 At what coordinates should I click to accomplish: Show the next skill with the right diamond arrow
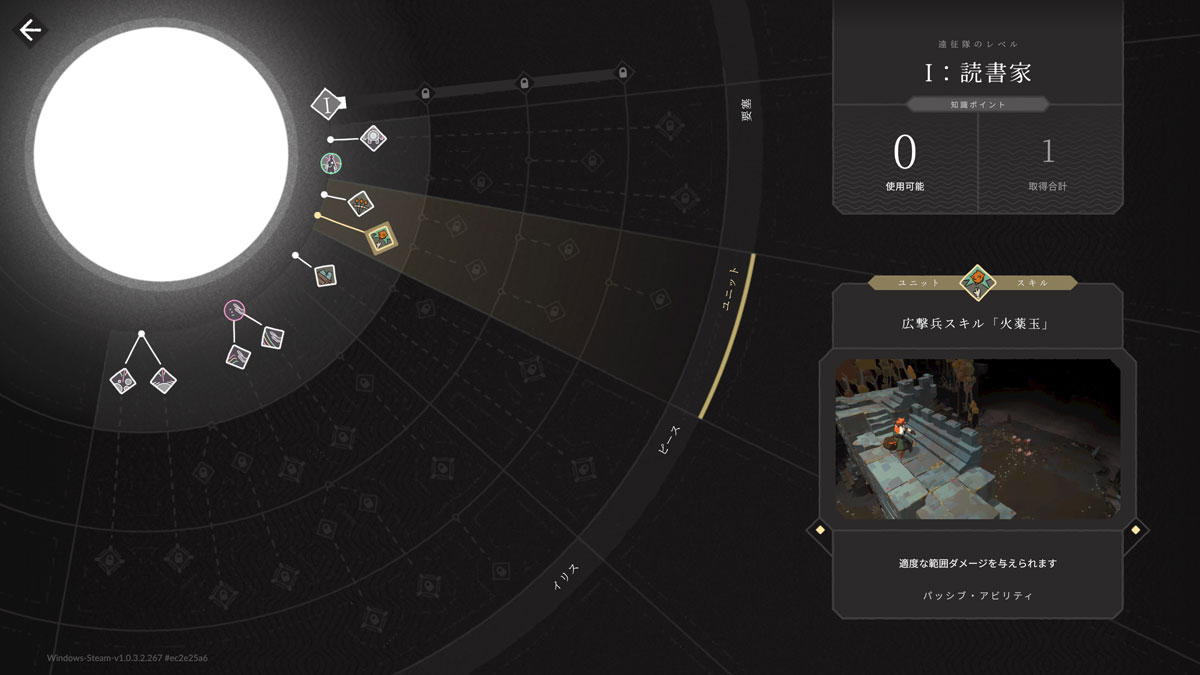[1135, 530]
